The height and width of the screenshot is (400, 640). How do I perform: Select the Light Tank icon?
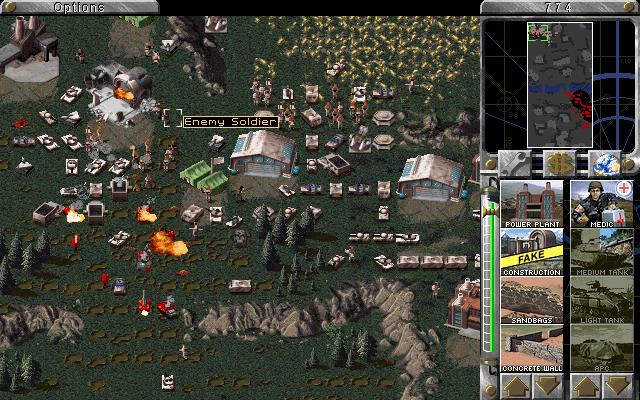[x=603, y=300]
